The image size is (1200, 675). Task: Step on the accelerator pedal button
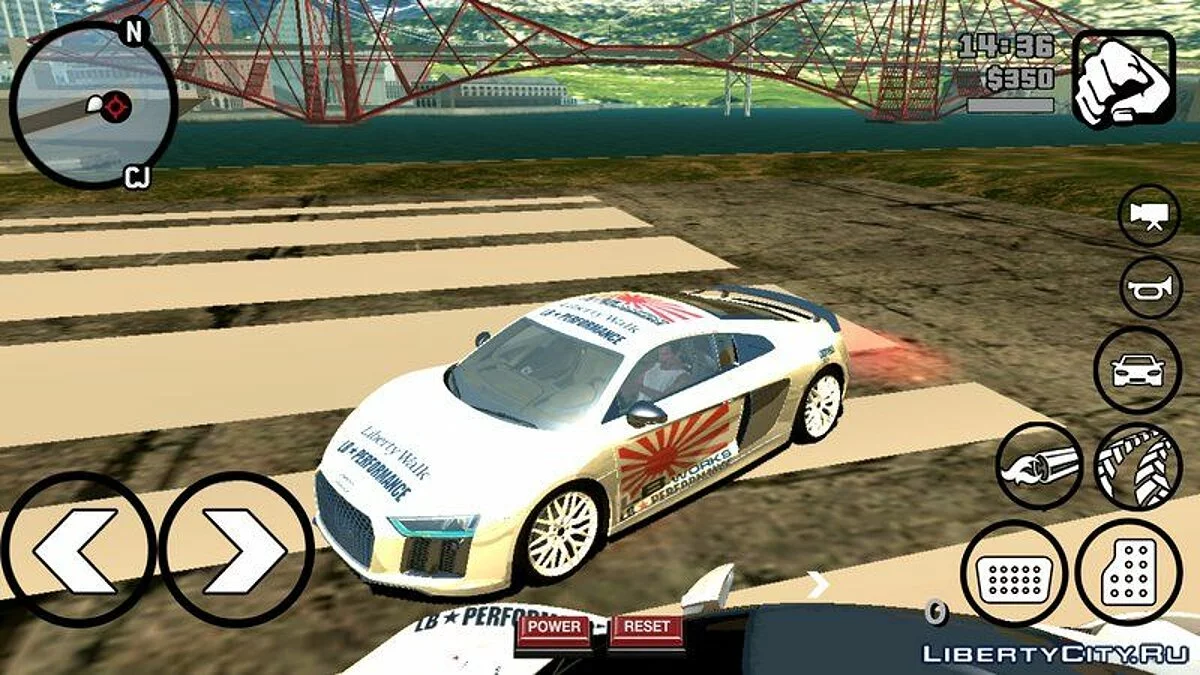click(x=1129, y=572)
